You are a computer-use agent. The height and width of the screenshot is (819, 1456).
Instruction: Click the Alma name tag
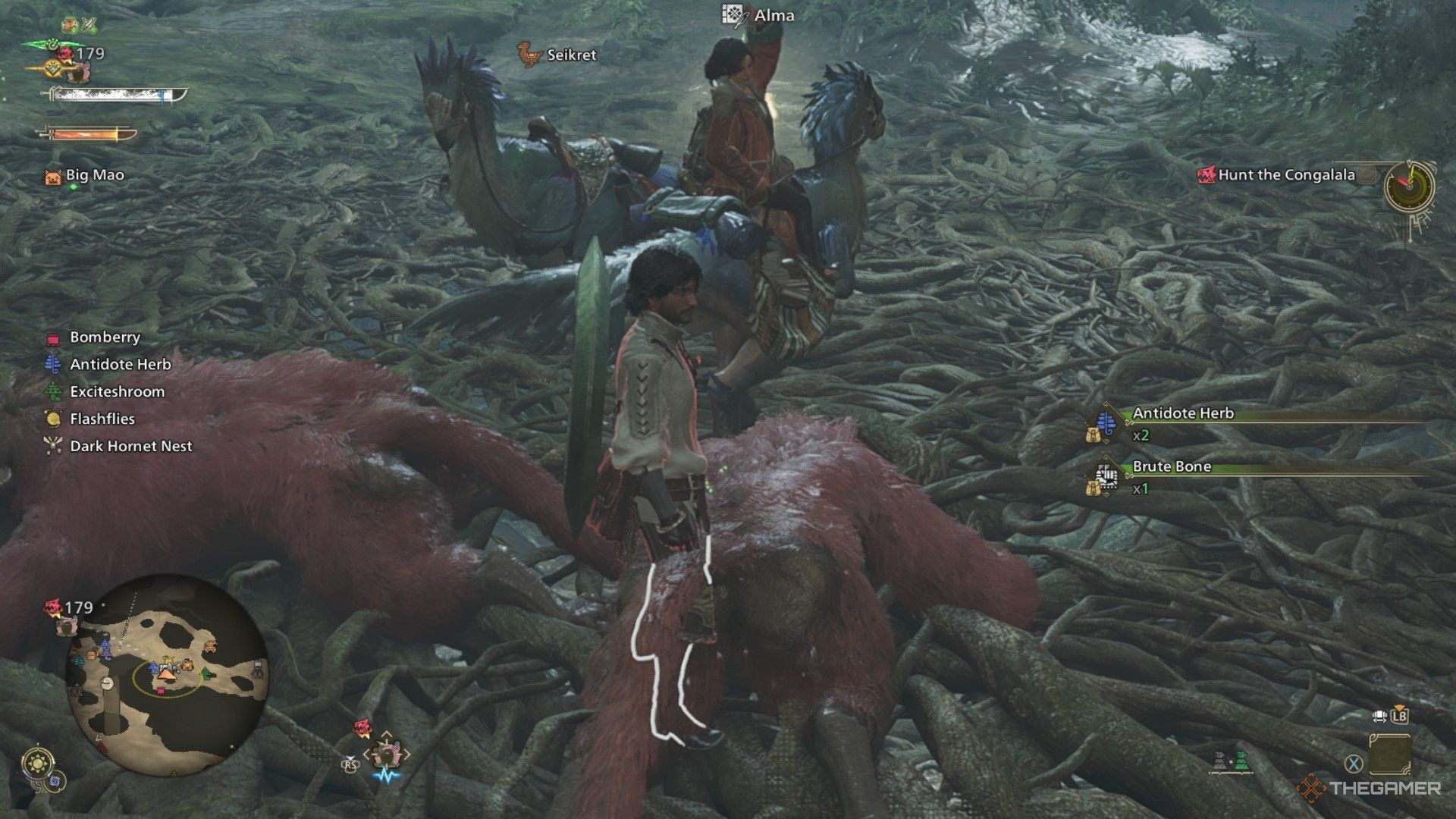(773, 15)
